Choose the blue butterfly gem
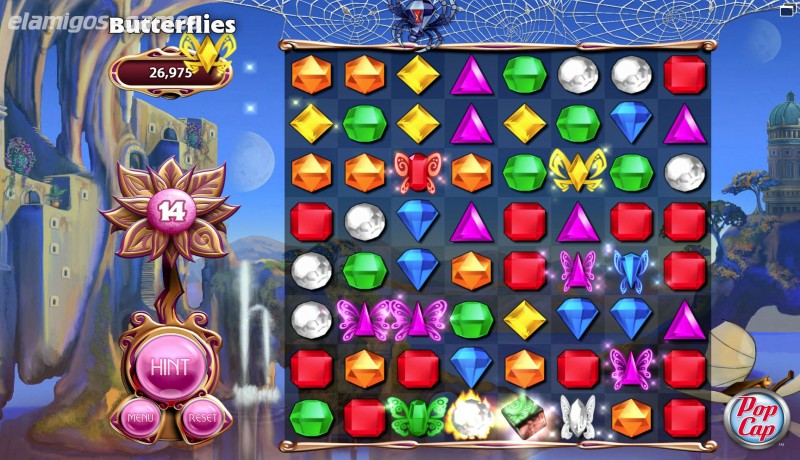The image size is (800, 460). click(631, 270)
